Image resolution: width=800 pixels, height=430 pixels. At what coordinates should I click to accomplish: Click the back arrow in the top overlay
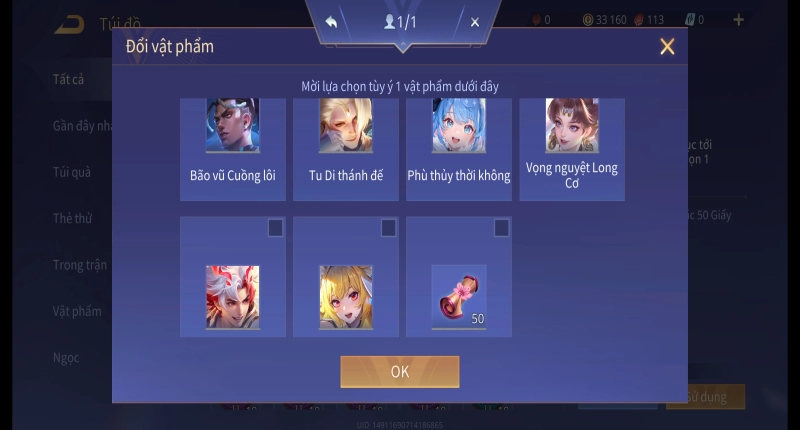331,22
